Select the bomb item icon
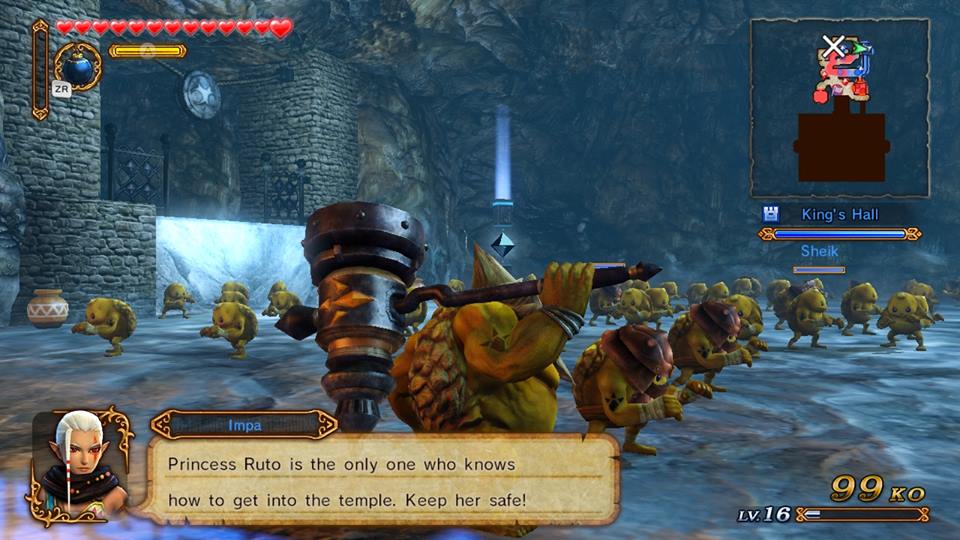The height and width of the screenshot is (540, 960). point(77,66)
